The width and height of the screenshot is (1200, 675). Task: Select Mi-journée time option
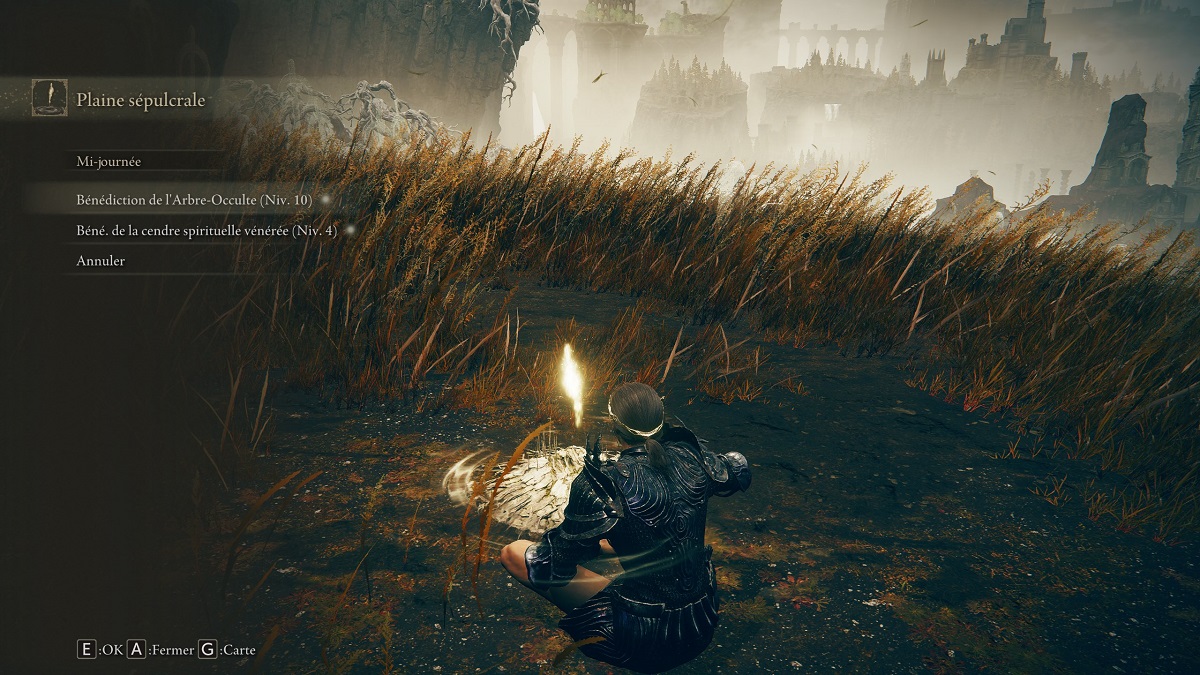coord(111,161)
